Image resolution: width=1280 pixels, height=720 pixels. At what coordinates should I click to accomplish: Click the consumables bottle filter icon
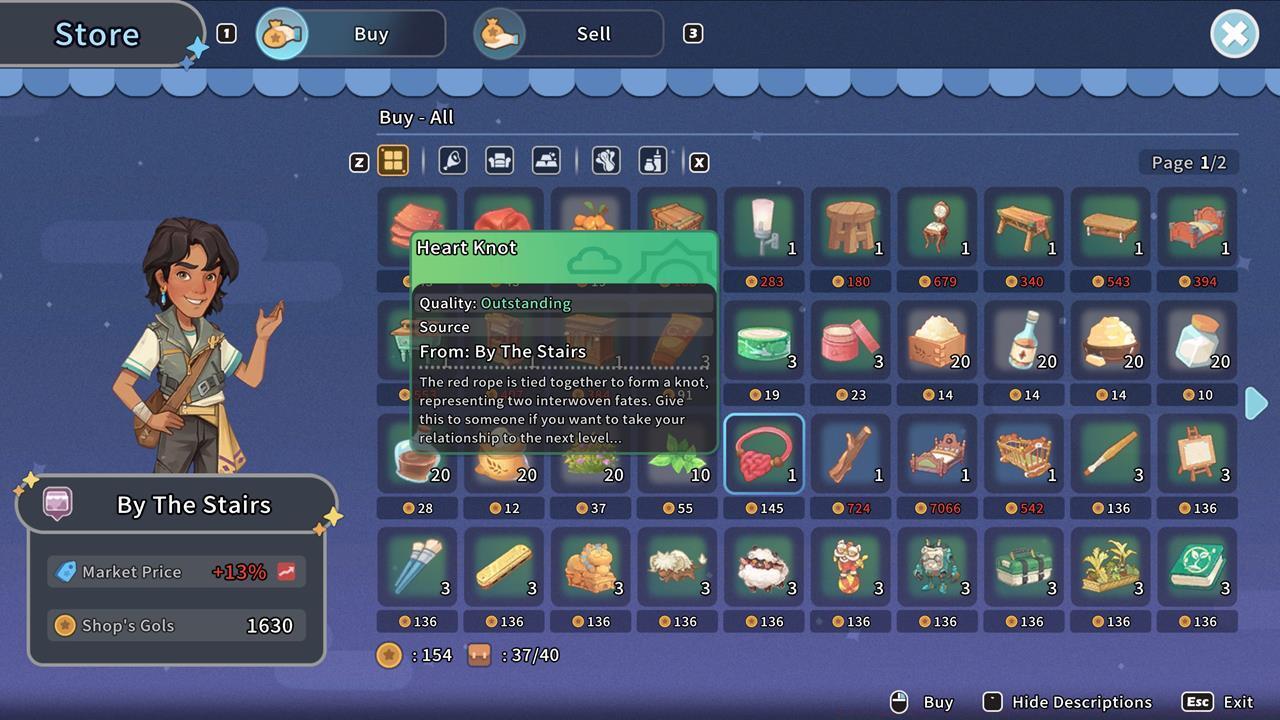pyautogui.click(x=653, y=161)
